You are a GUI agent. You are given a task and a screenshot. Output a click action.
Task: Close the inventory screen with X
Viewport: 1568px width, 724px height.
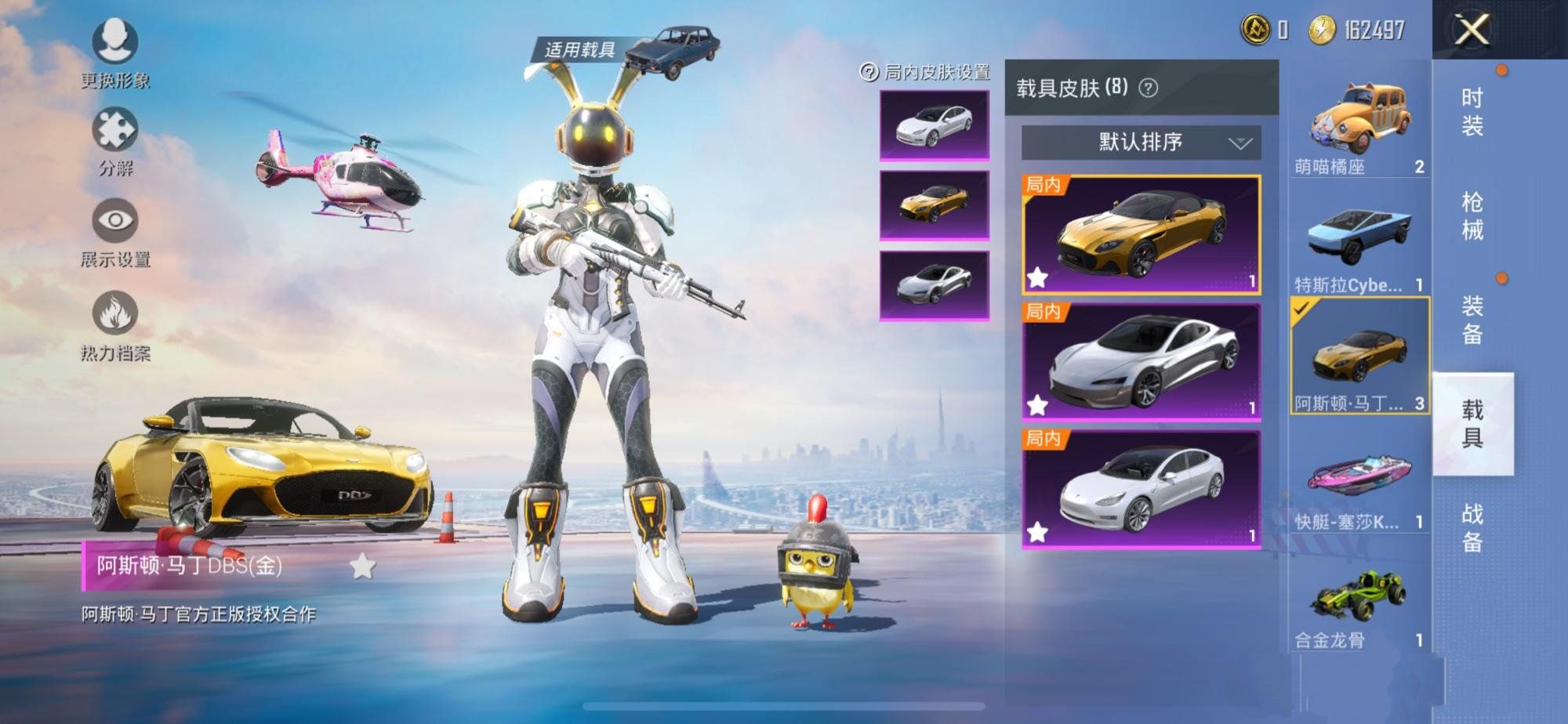coord(1472,31)
